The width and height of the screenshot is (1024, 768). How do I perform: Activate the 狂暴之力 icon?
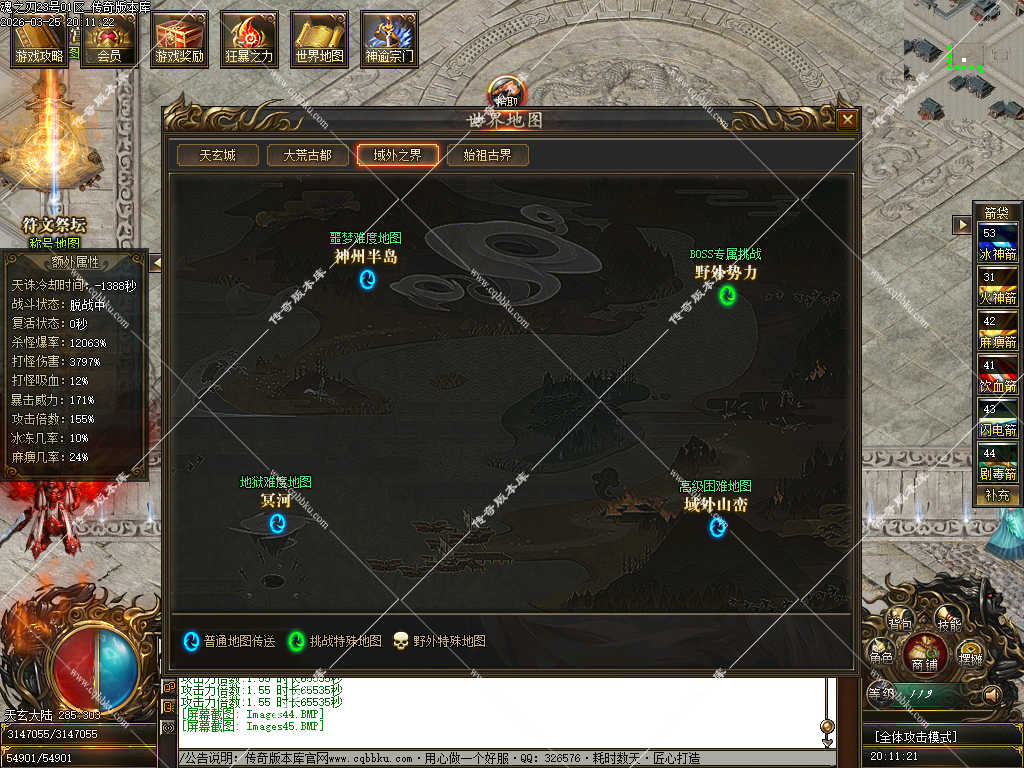pos(249,40)
